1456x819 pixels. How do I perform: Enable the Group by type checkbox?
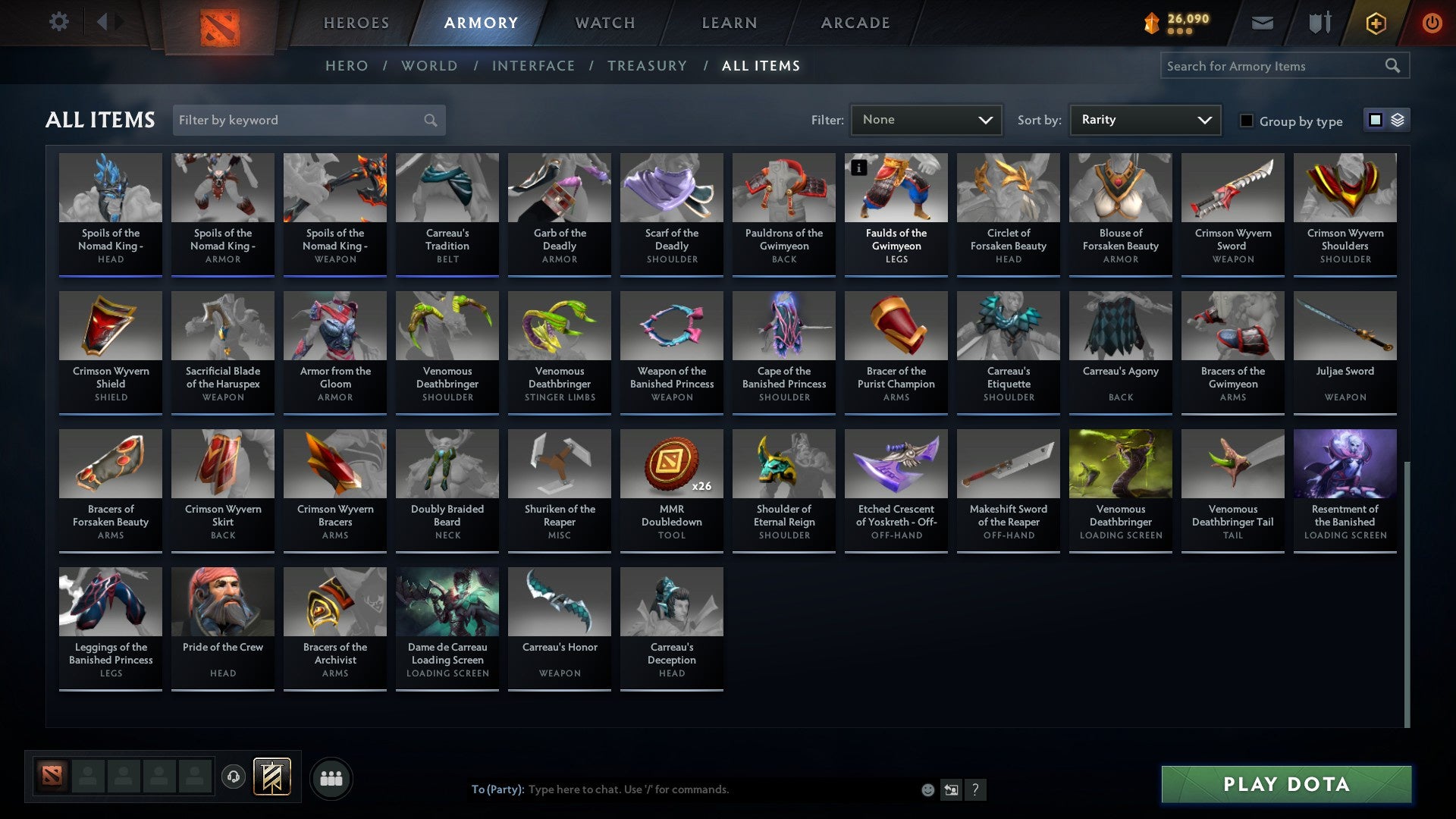pyautogui.click(x=1247, y=120)
